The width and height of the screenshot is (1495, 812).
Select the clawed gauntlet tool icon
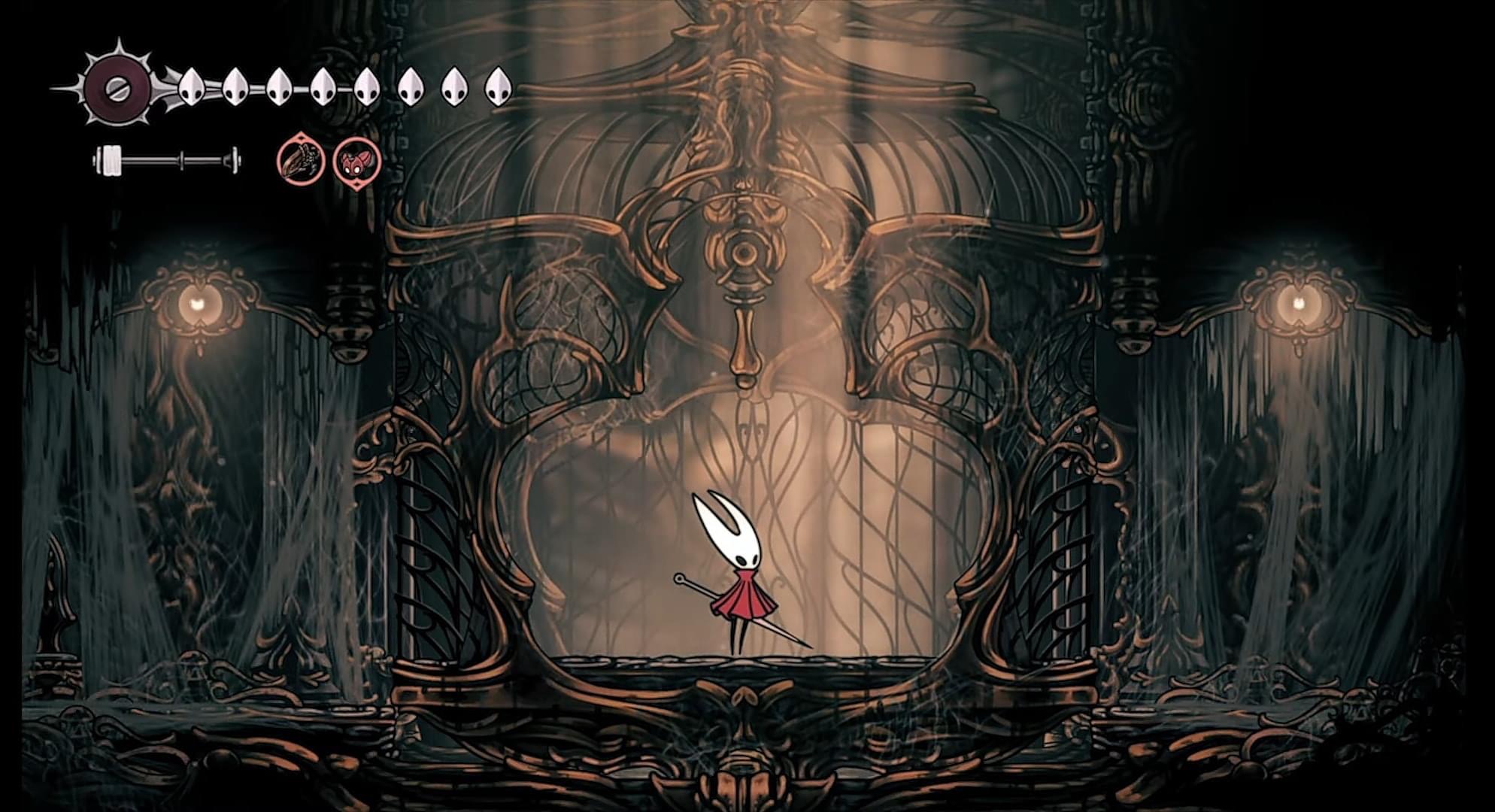click(300, 161)
